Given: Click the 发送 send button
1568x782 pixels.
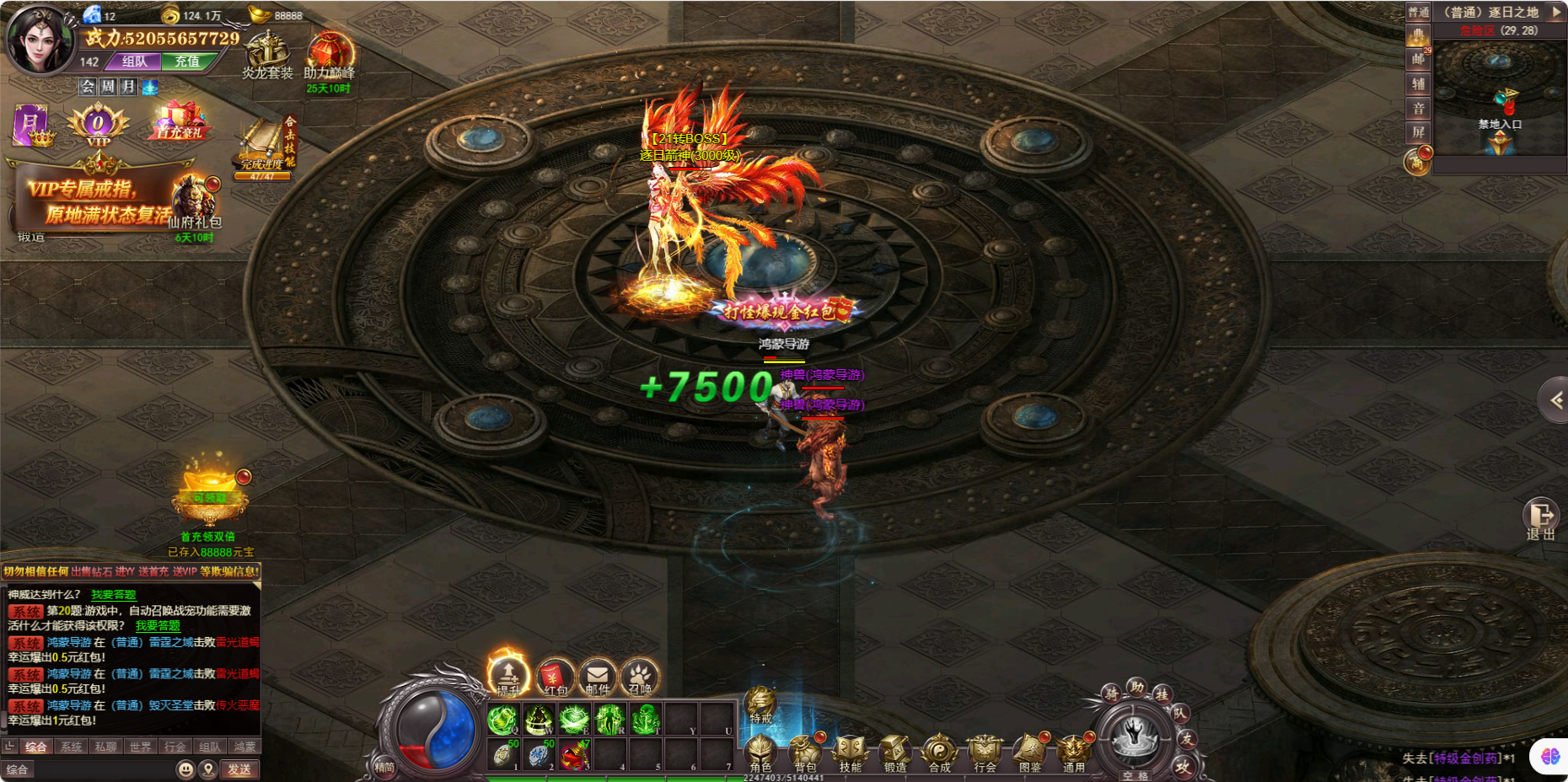Looking at the screenshot, I should 239,769.
